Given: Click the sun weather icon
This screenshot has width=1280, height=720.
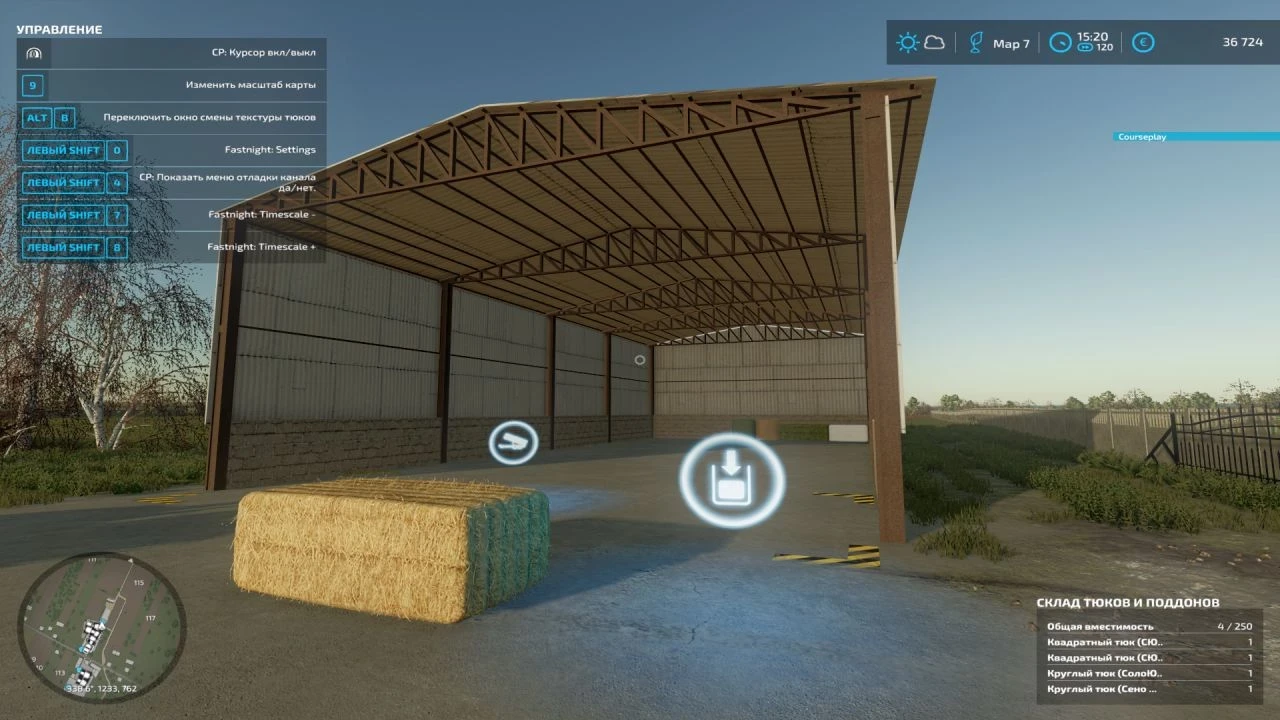Looking at the screenshot, I should click(907, 42).
